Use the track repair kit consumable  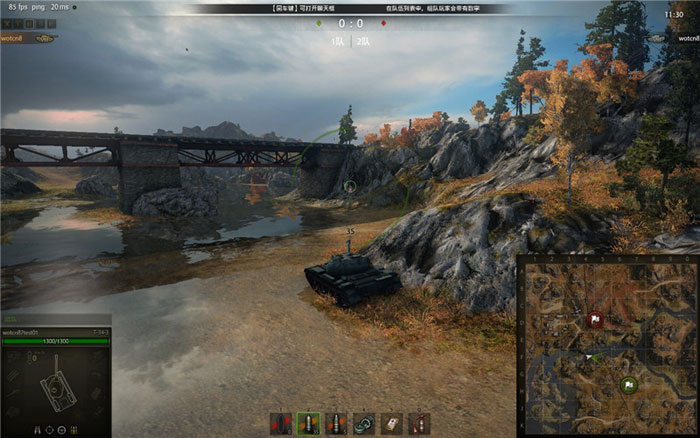point(364,424)
